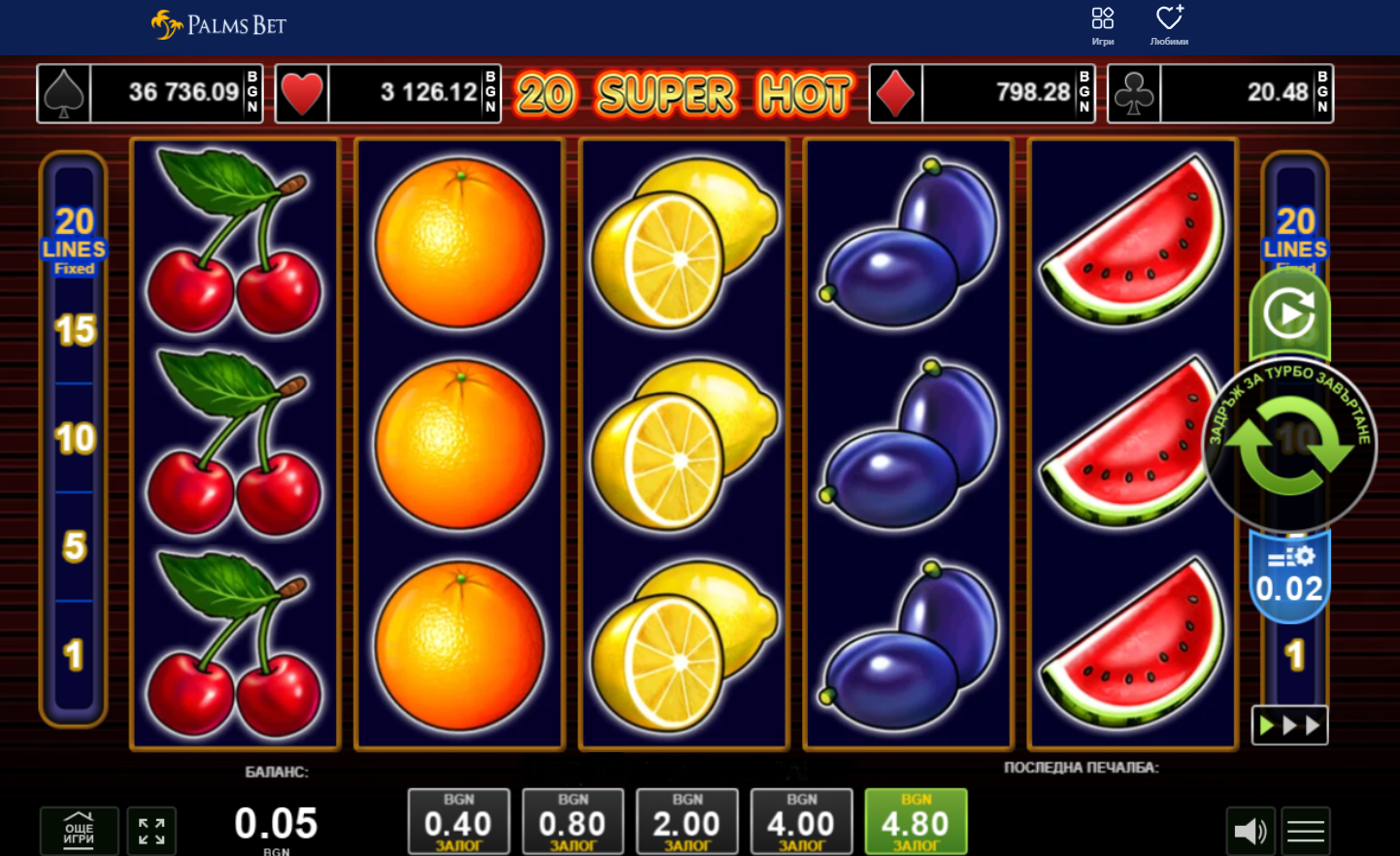The image size is (1400, 856).
Task: Open the ОЩЕ ИГРИ more games button
Action: [80, 831]
